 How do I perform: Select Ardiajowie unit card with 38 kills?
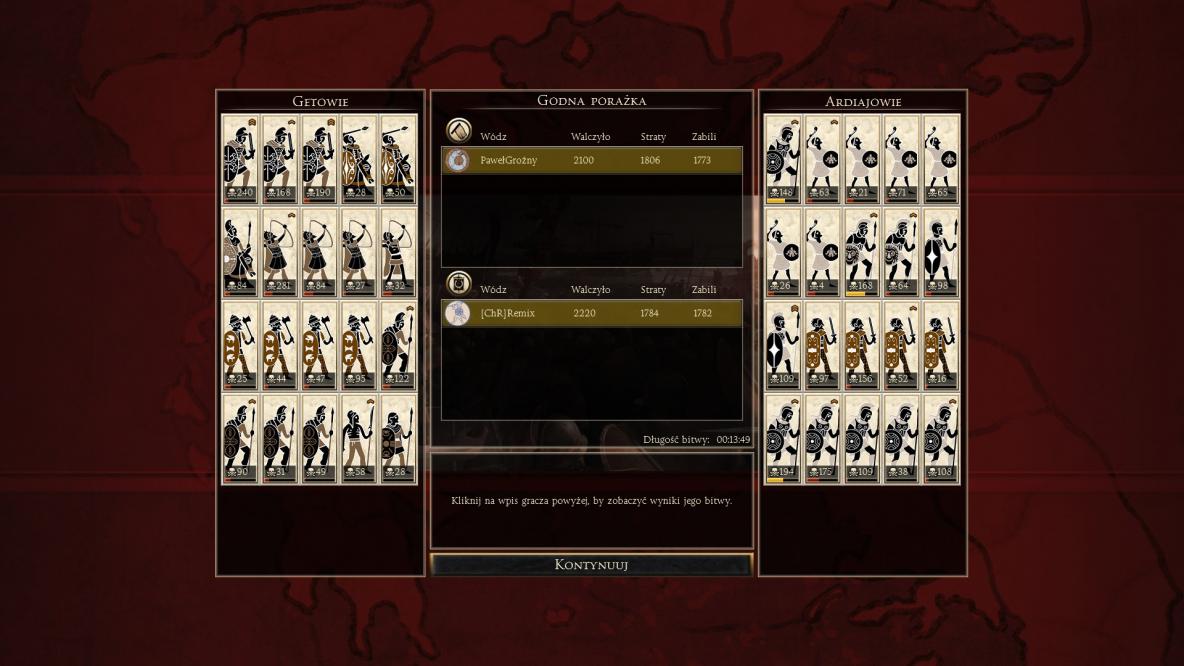[902, 439]
